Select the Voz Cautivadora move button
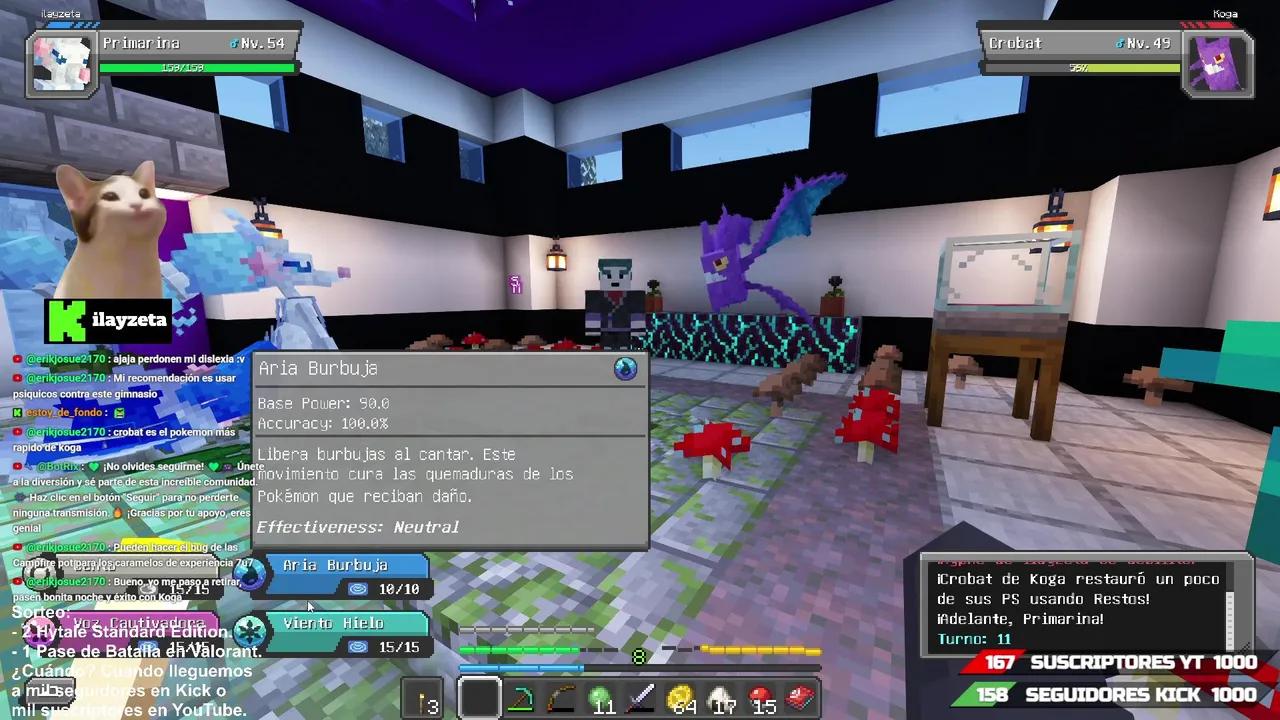The height and width of the screenshot is (720, 1280). tap(140, 622)
